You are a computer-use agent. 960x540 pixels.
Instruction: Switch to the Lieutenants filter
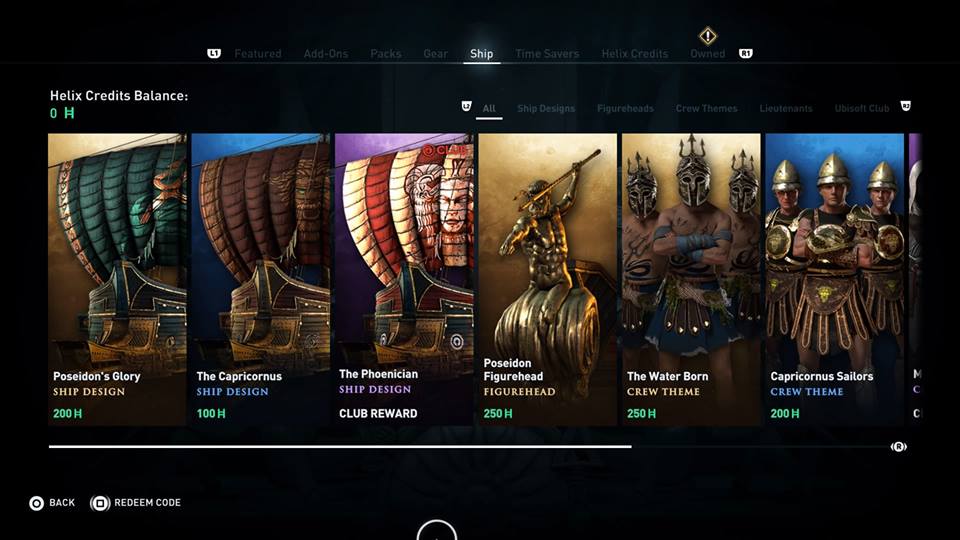point(785,108)
